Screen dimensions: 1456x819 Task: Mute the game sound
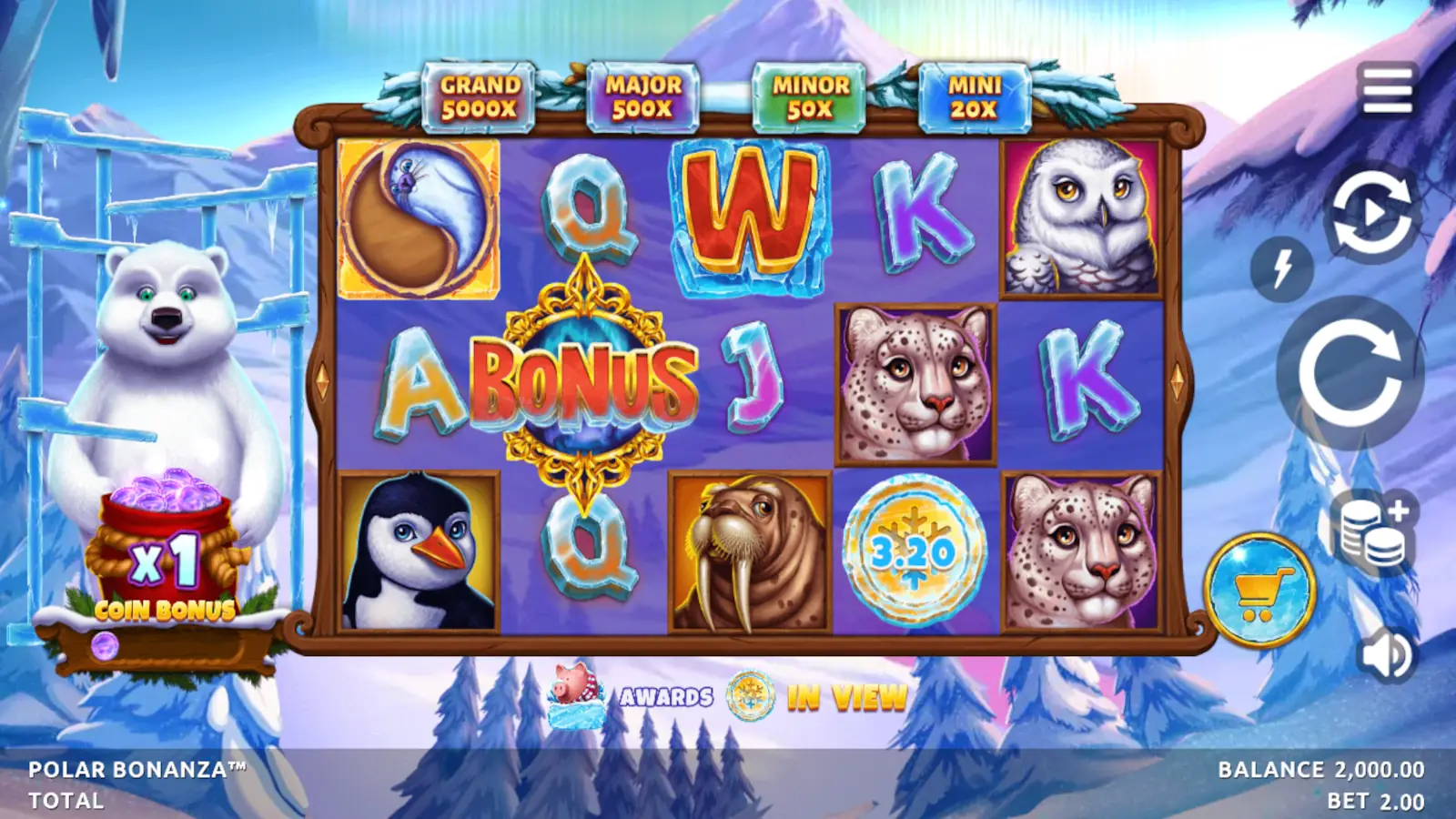tap(1384, 652)
